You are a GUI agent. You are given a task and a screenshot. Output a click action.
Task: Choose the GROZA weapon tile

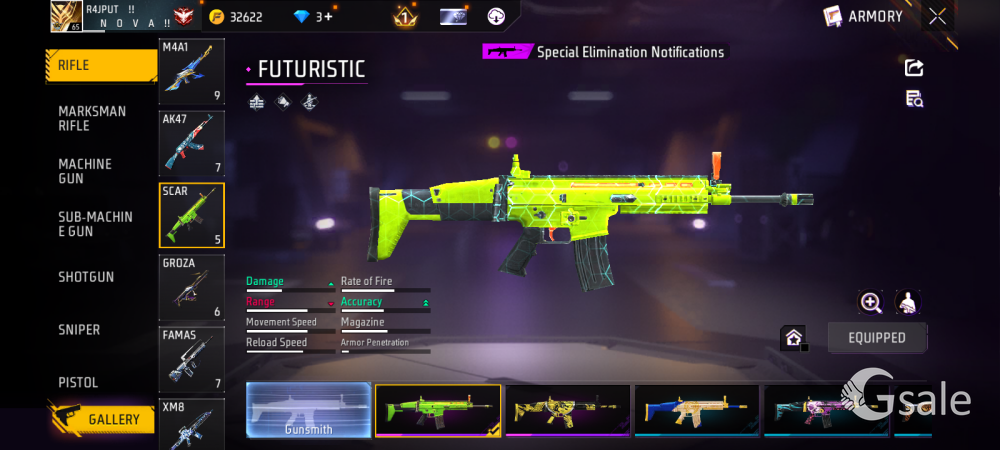click(192, 288)
